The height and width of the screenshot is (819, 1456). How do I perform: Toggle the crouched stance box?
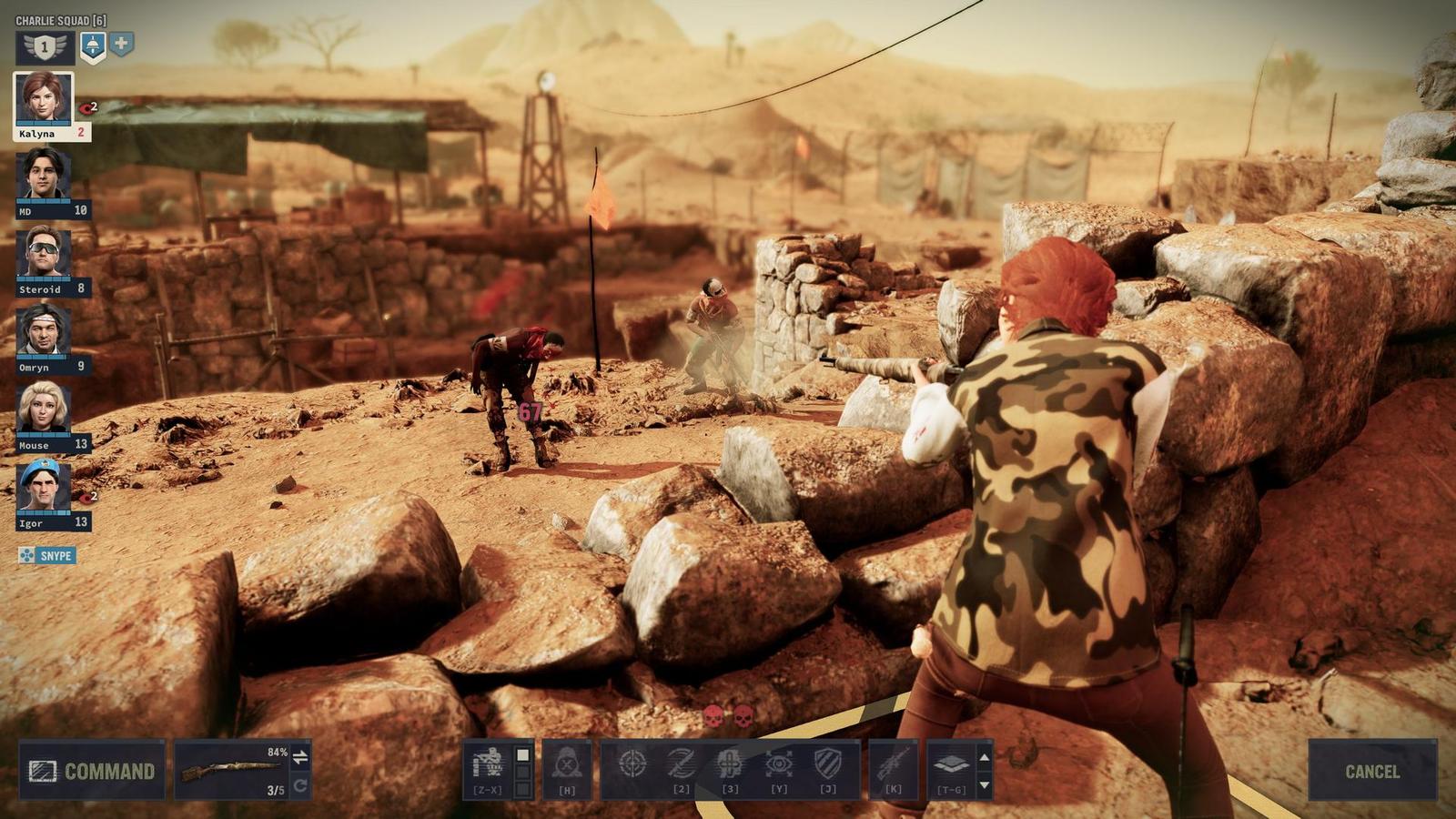pyautogui.click(x=523, y=770)
